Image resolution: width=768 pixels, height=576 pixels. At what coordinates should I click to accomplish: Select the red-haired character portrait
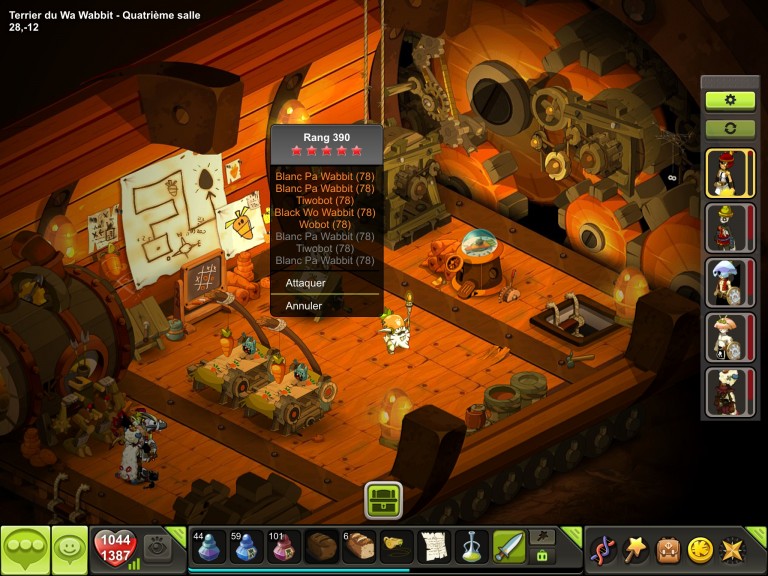click(x=729, y=173)
